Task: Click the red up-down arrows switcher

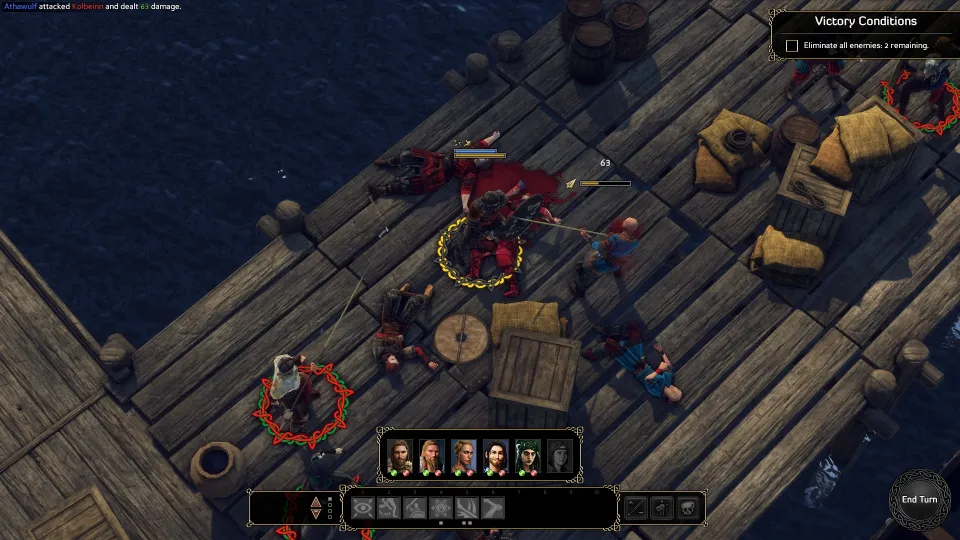Action: coord(317,508)
